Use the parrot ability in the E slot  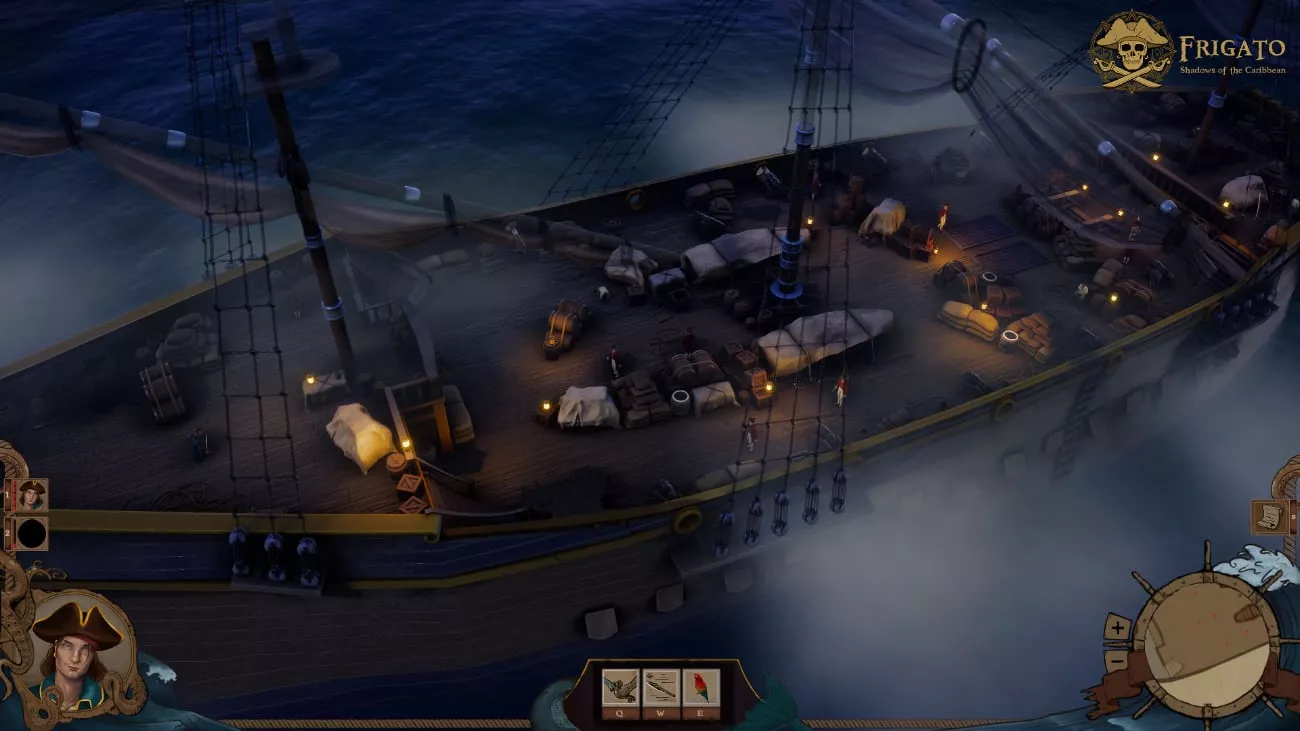coord(700,686)
